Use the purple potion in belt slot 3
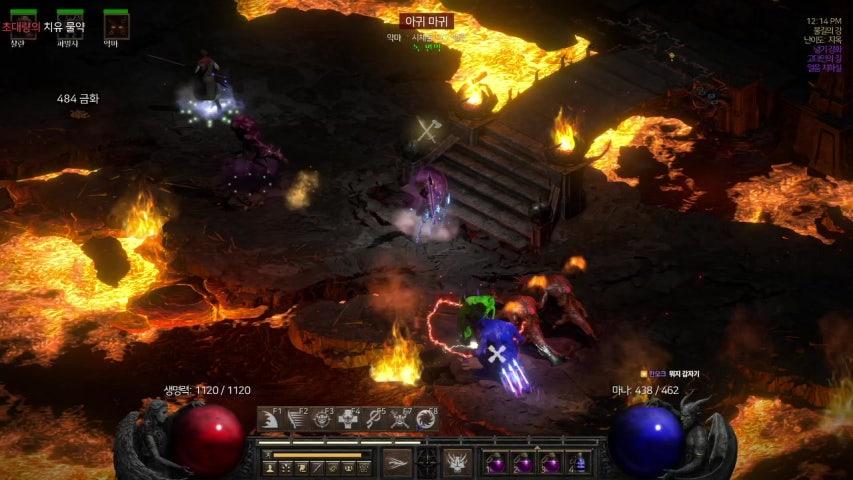The image size is (853, 480). point(552,463)
